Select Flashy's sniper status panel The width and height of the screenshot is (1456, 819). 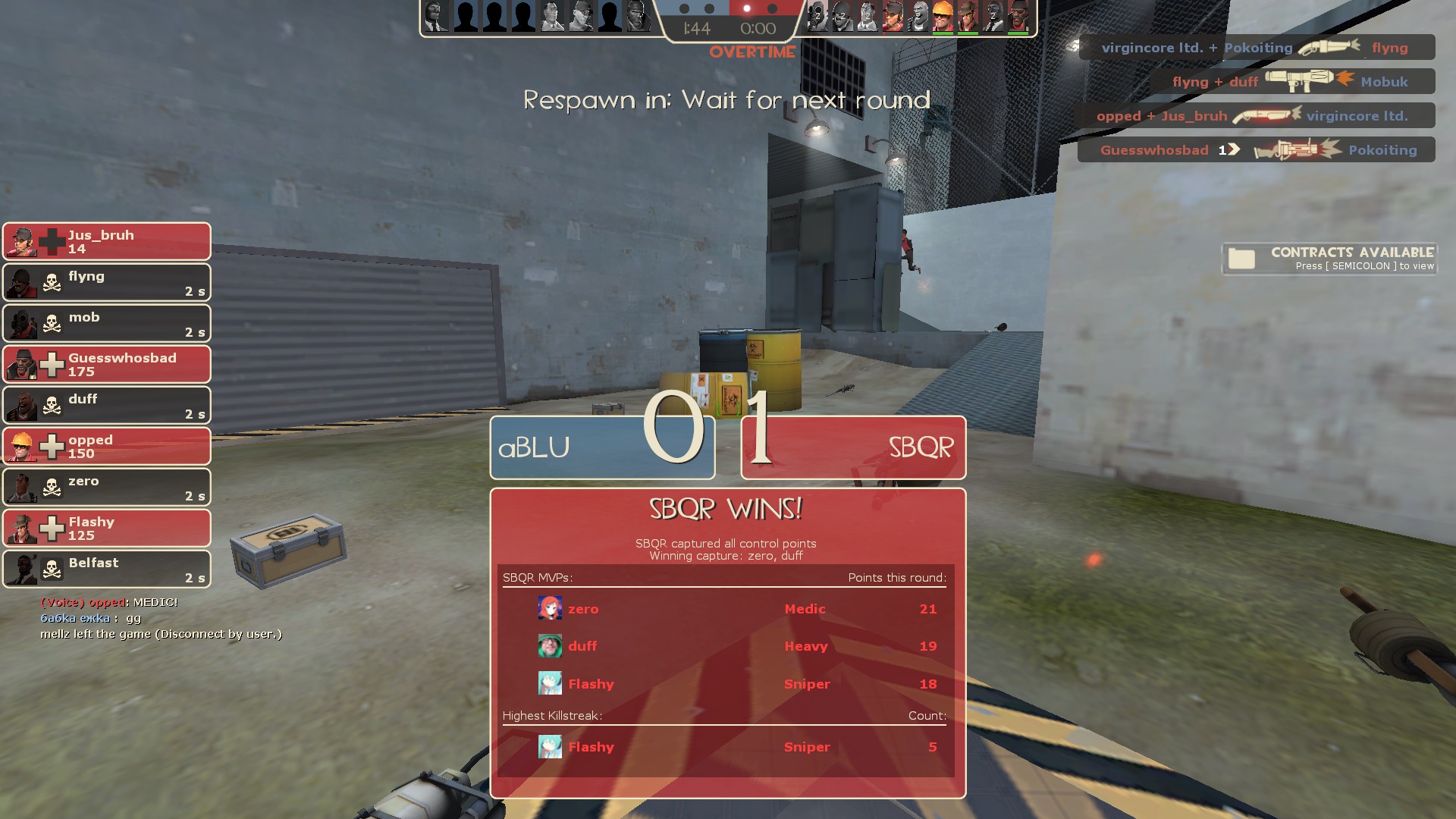(x=107, y=529)
